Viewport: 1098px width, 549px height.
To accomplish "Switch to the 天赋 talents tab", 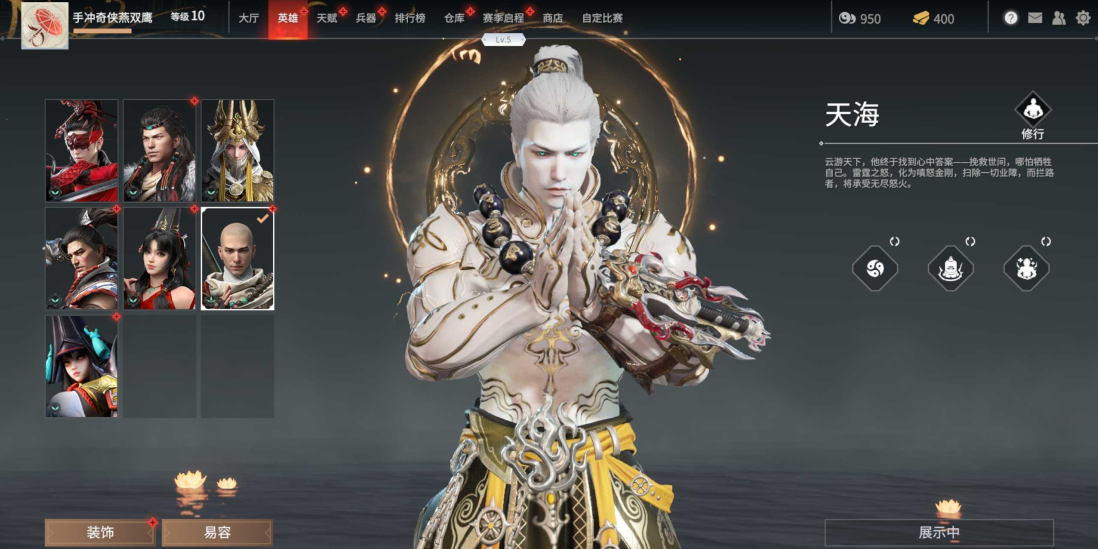I will pyautogui.click(x=326, y=18).
